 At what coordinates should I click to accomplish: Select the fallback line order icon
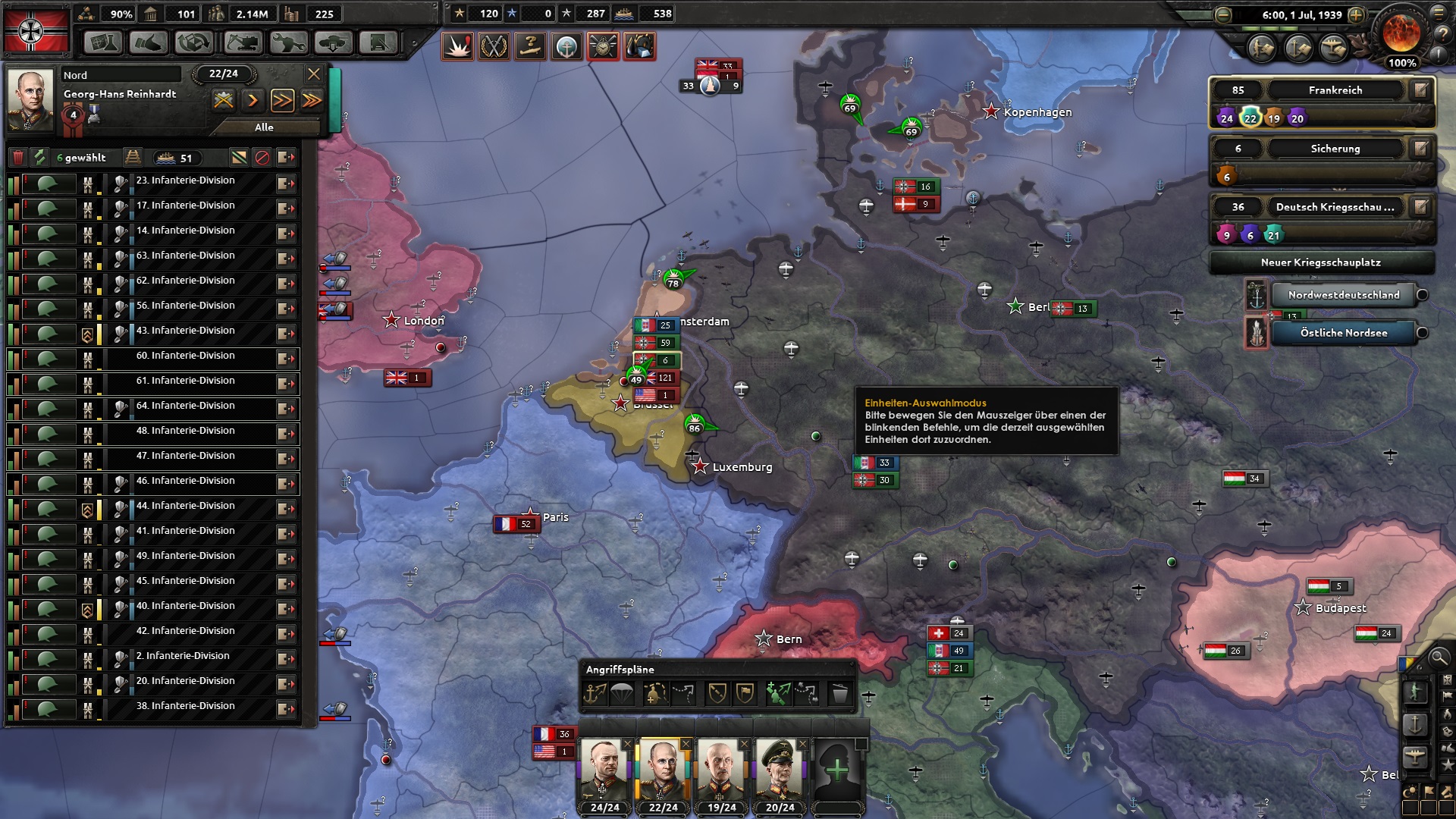point(683,692)
